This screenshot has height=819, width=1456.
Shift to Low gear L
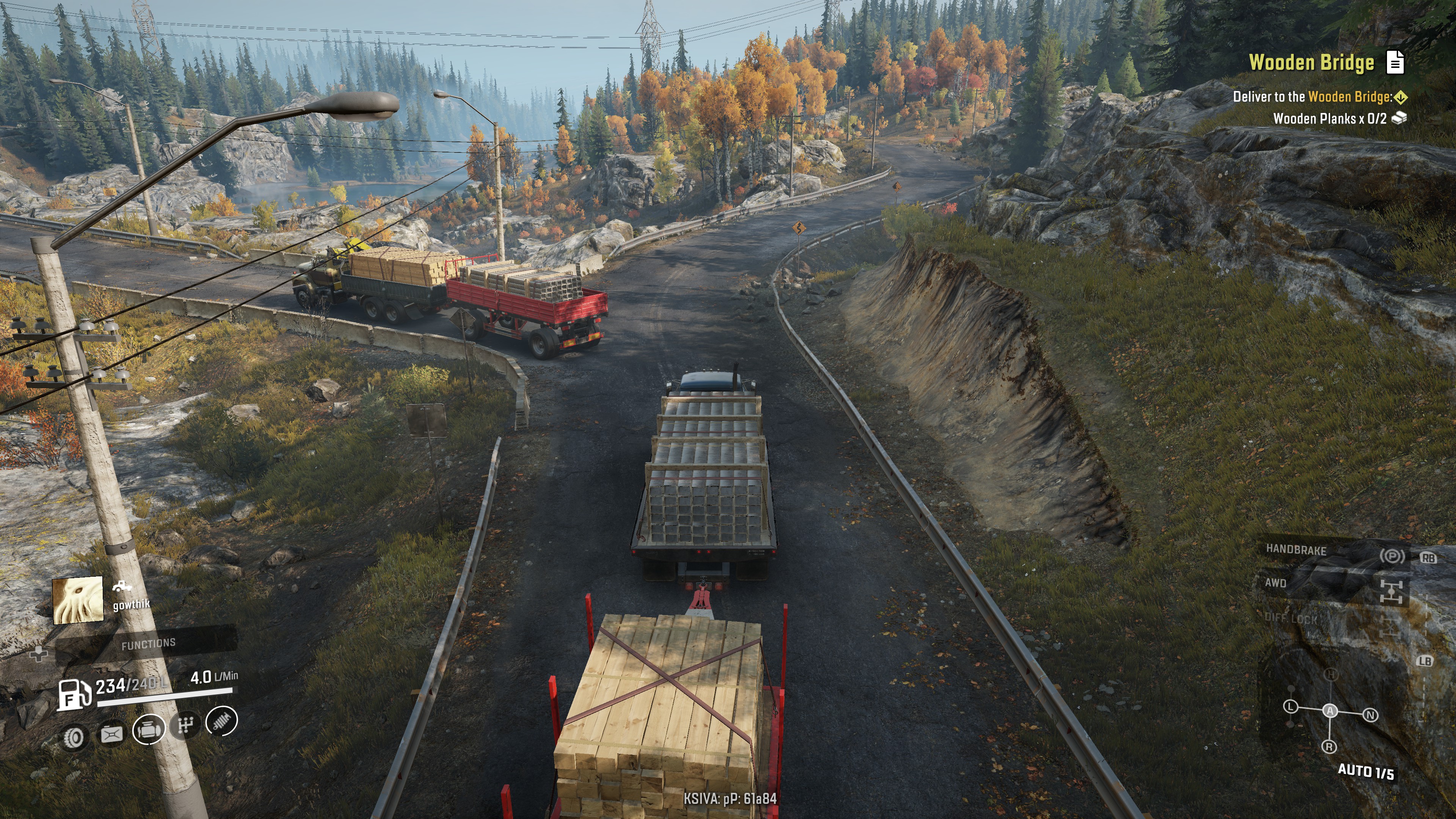[x=1290, y=706]
